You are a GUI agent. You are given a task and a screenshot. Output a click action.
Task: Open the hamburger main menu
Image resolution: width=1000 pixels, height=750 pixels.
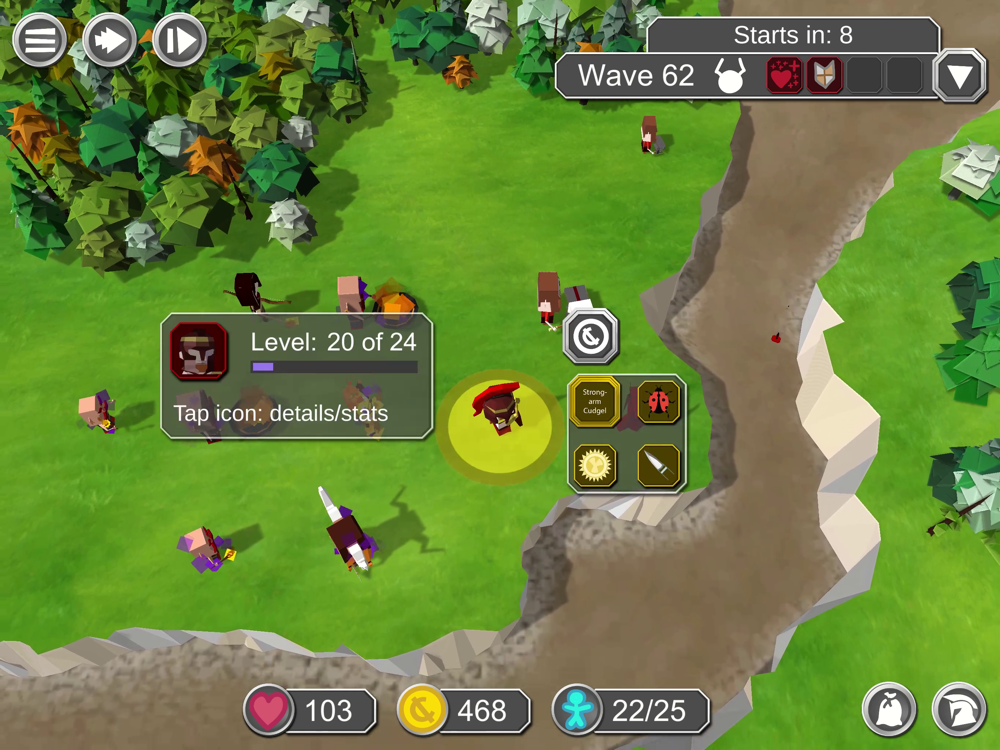click(x=40, y=41)
